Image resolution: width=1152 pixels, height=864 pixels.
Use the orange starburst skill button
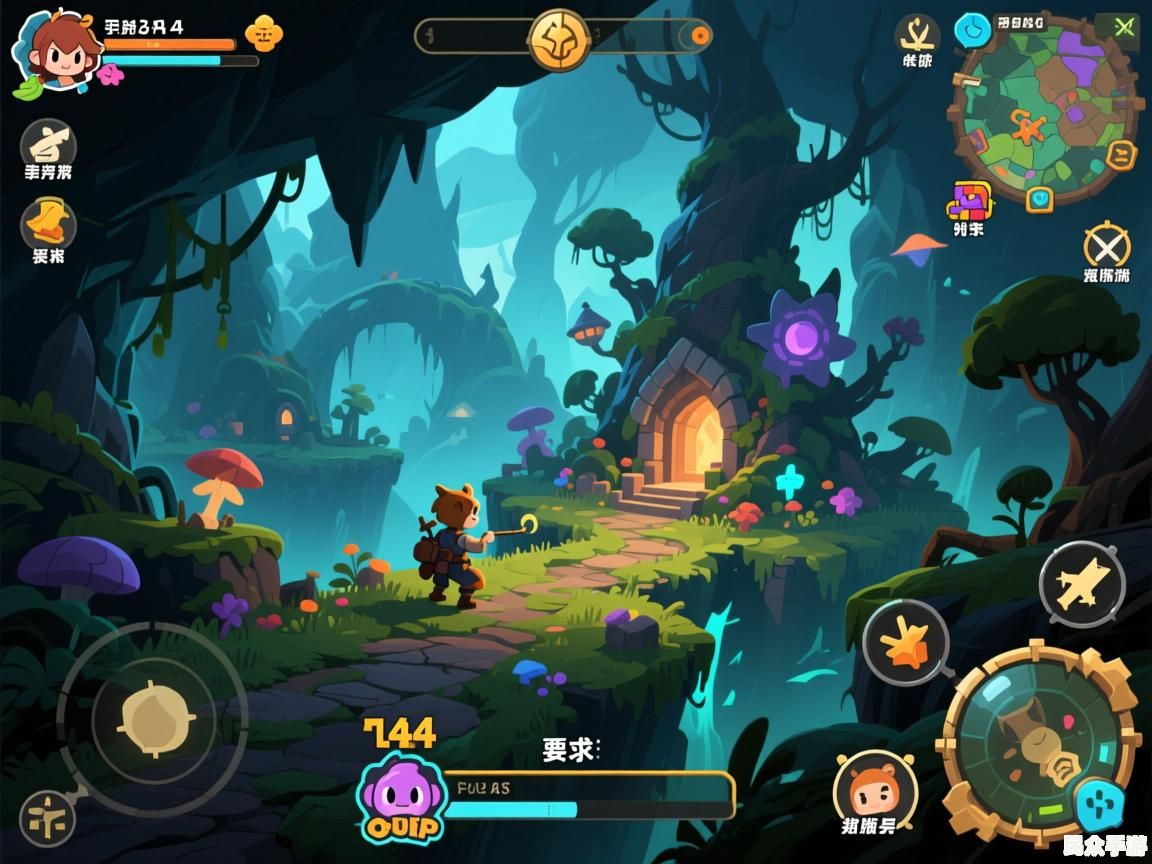(905, 643)
